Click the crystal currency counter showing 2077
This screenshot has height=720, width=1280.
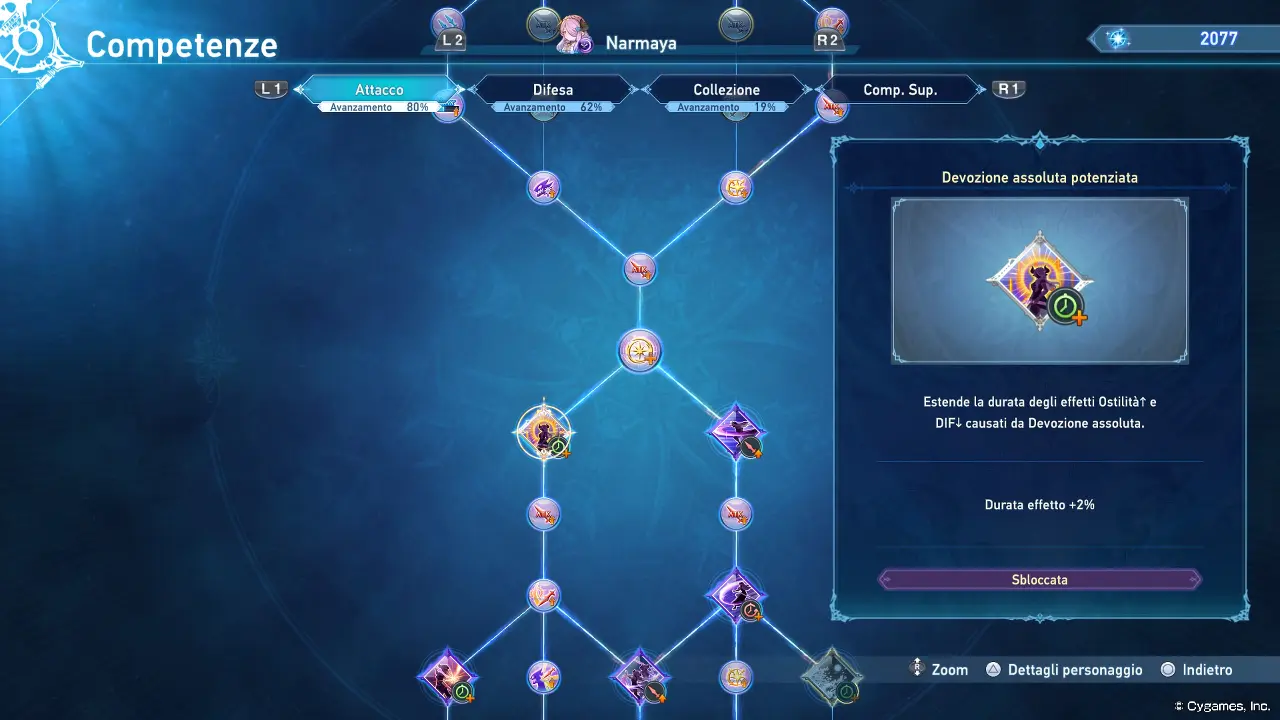tap(1180, 38)
